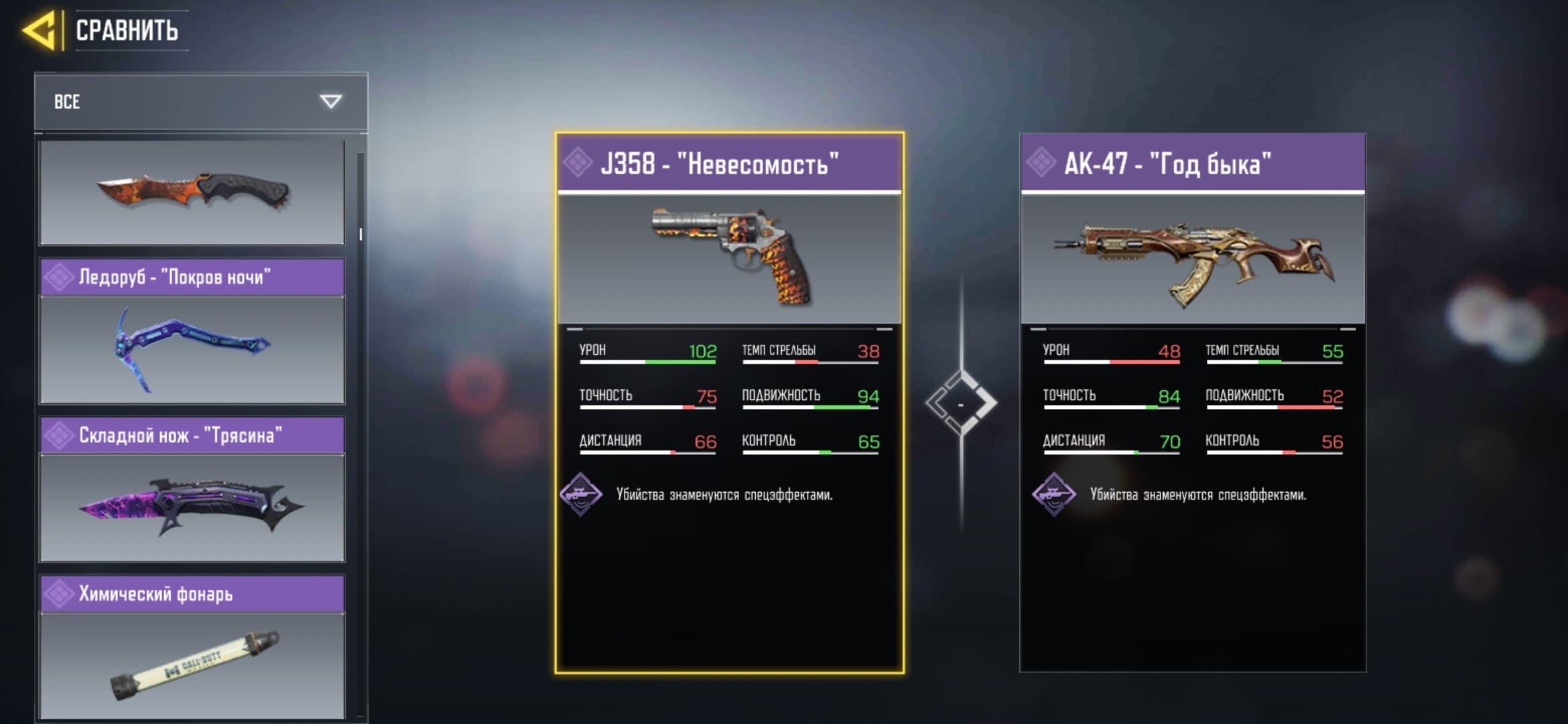Click the weapon list scrollbar
This screenshot has width=1568, height=724.
click(361, 234)
